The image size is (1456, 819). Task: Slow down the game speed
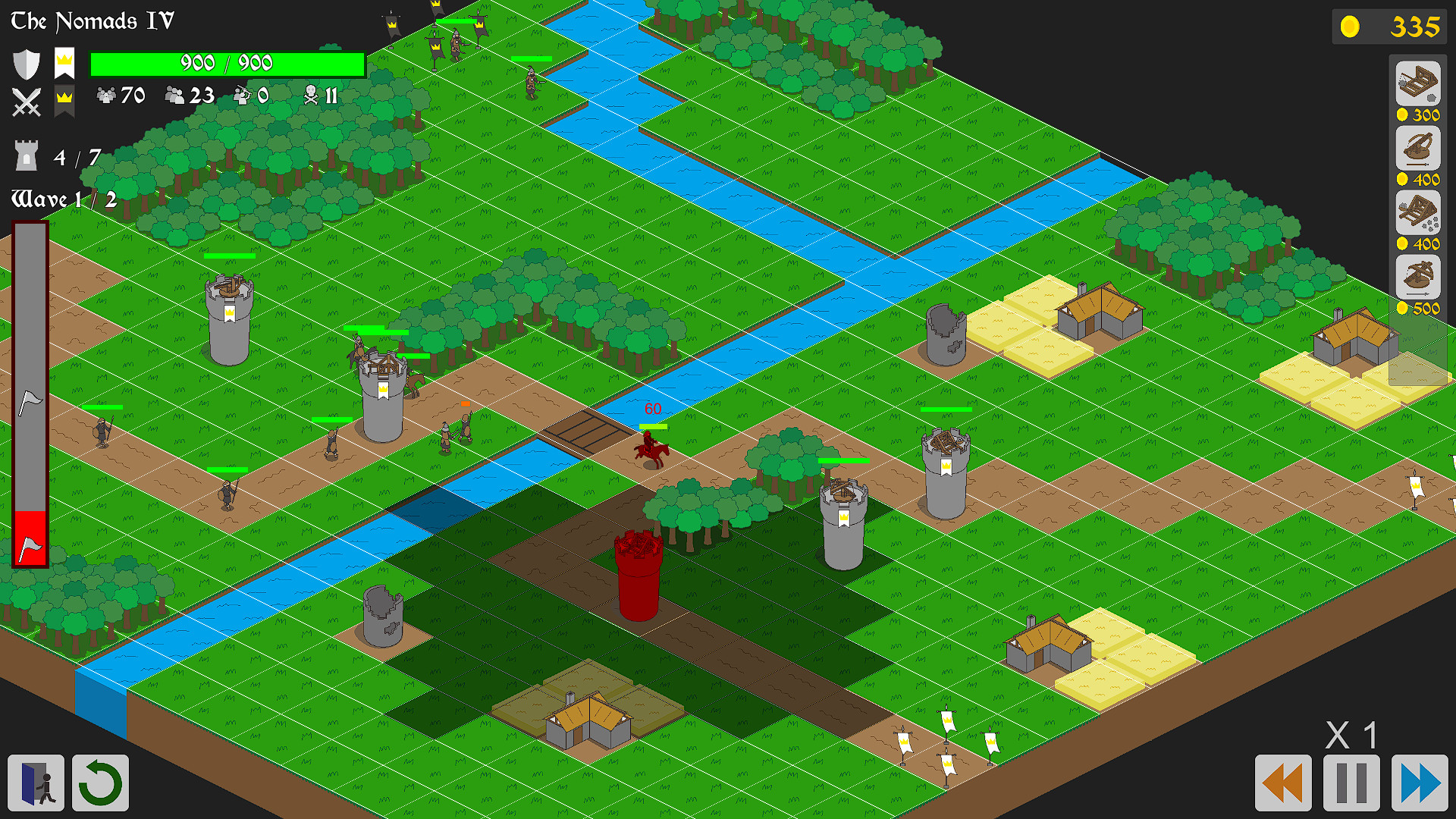1285,782
